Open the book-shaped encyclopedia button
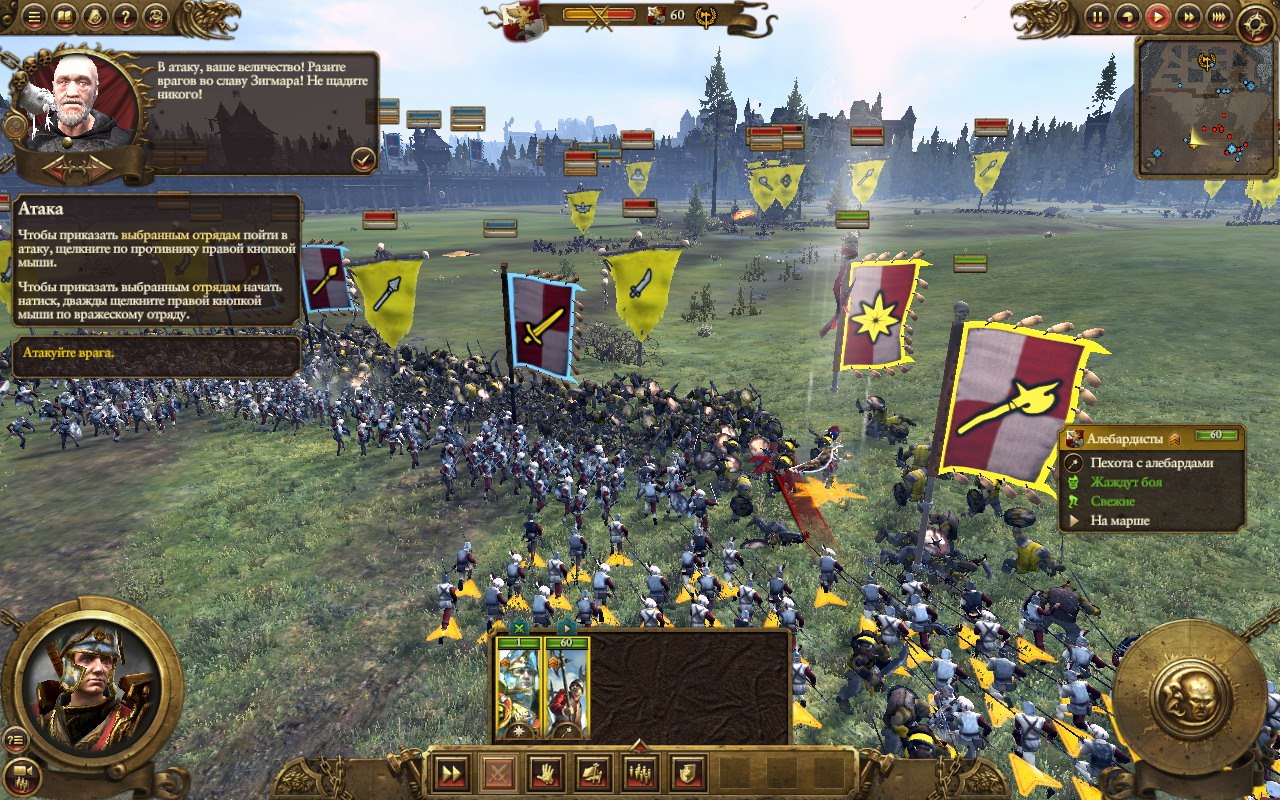1280x800 pixels. click(x=64, y=16)
